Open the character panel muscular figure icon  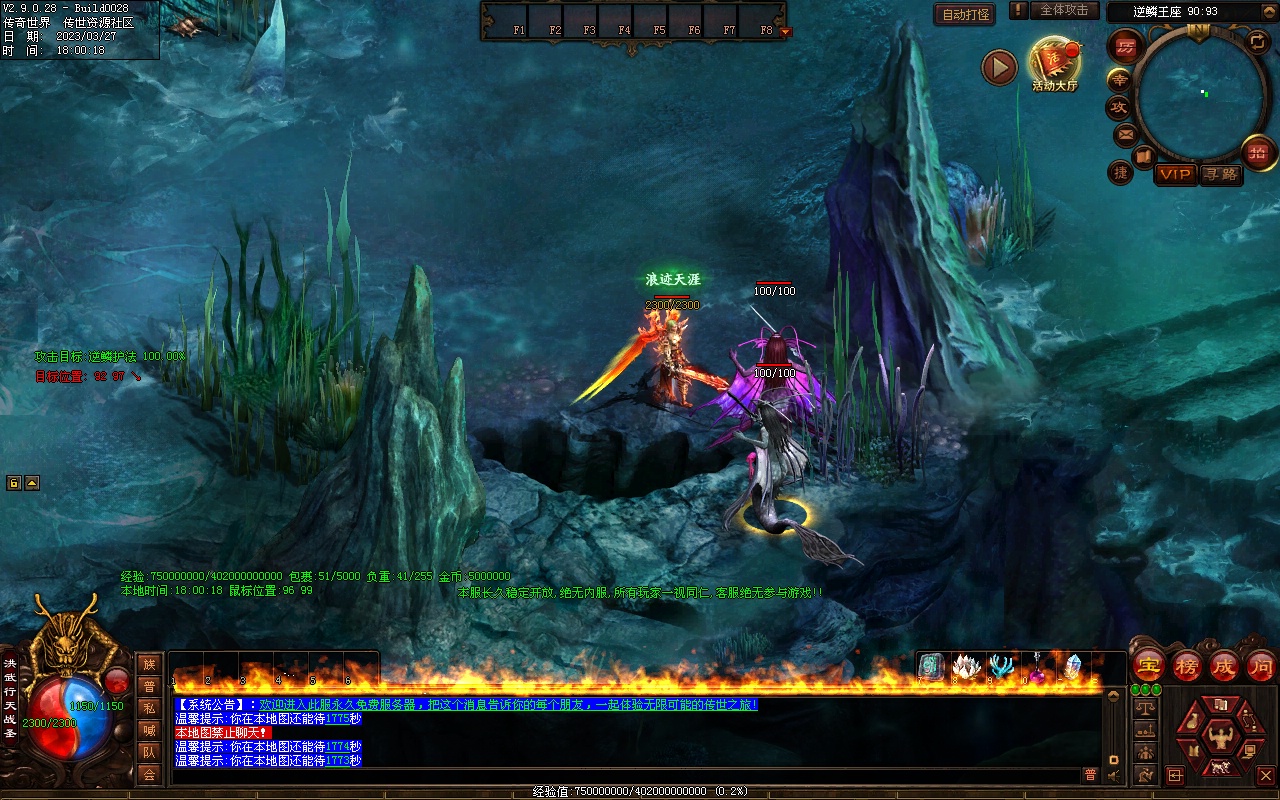(x=1219, y=738)
